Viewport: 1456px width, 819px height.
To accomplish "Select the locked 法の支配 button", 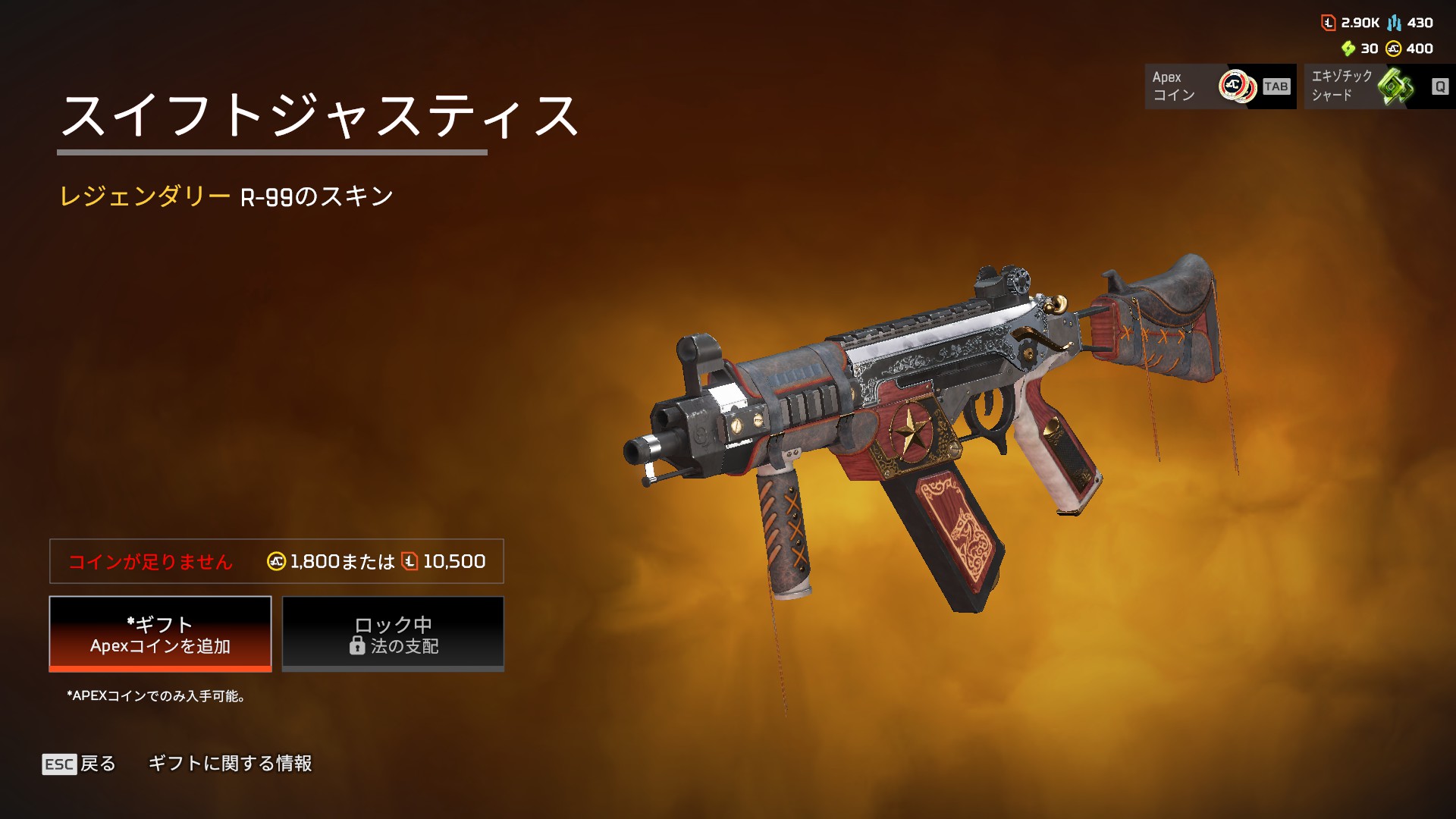I will pos(393,634).
